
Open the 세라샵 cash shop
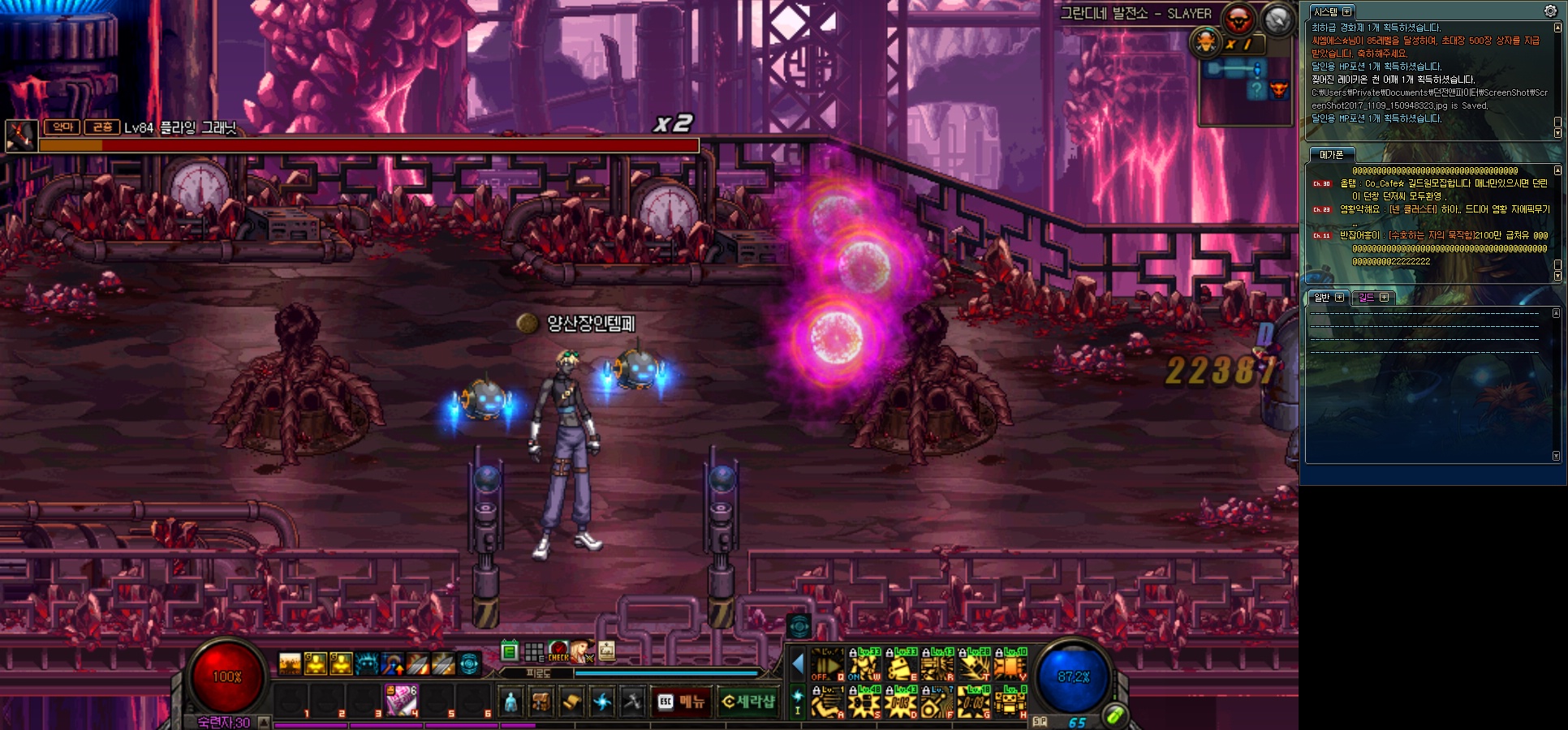(748, 702)
